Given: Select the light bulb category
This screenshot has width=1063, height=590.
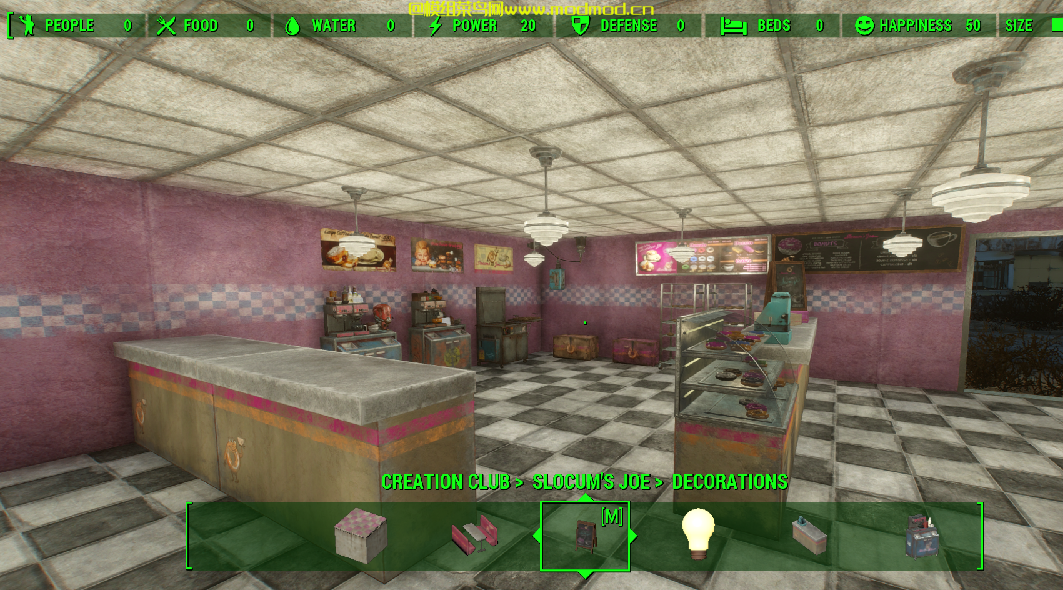Looking at the screenshot, I should tap(698, 532).
